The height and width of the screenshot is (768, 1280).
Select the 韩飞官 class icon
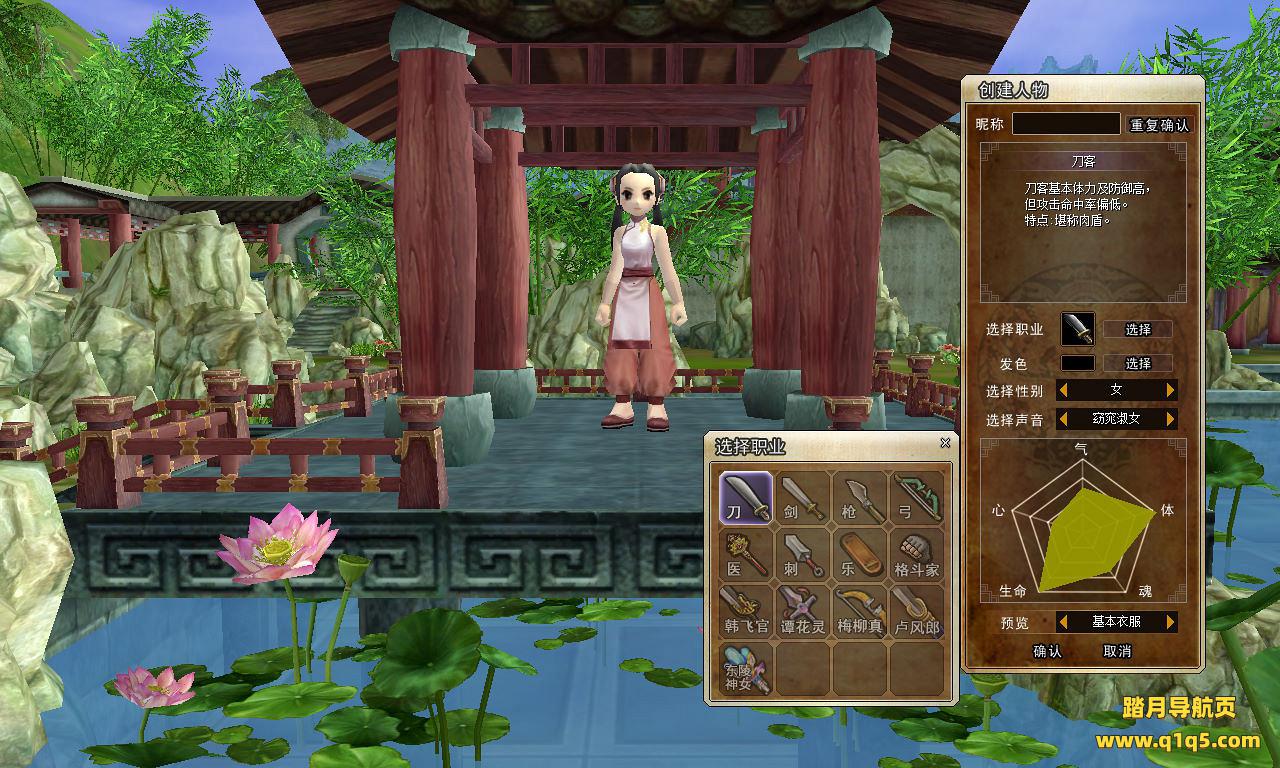(x=746, y=611)
